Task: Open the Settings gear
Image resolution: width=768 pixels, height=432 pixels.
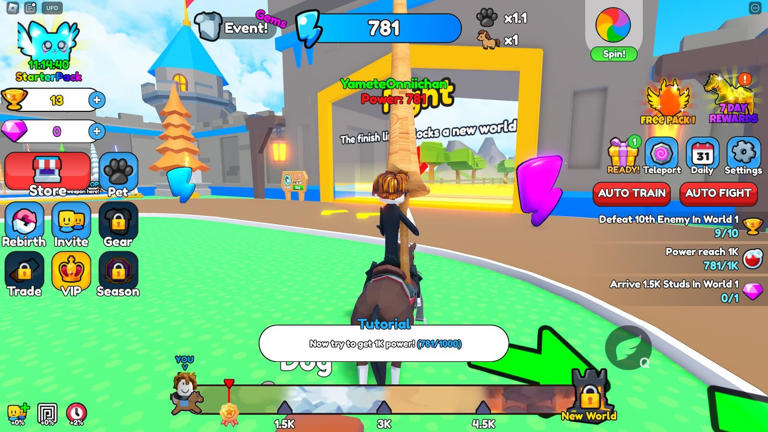Action: [x=743, y=156]
